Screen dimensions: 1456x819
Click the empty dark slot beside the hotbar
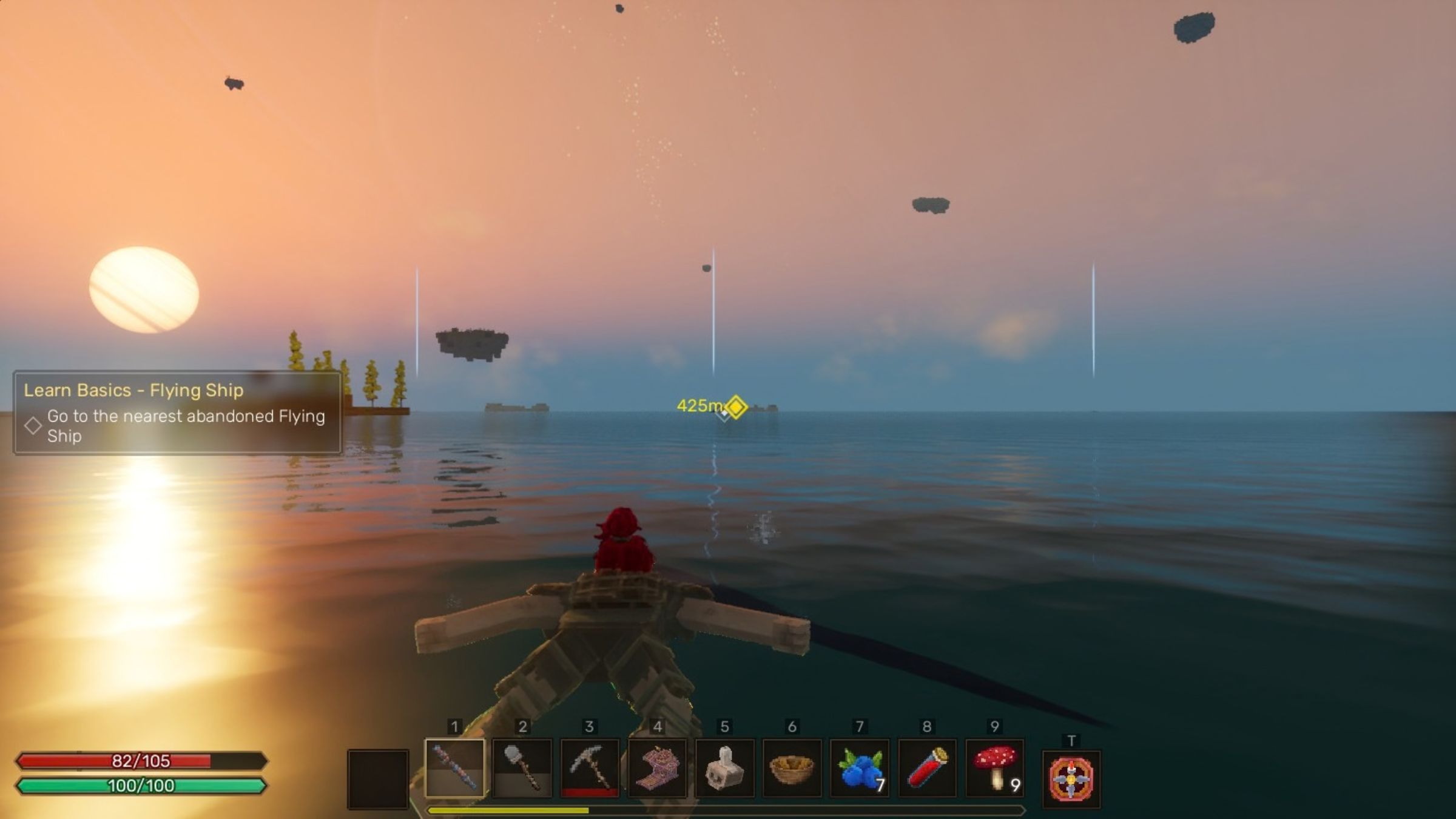tap(377, 779)
